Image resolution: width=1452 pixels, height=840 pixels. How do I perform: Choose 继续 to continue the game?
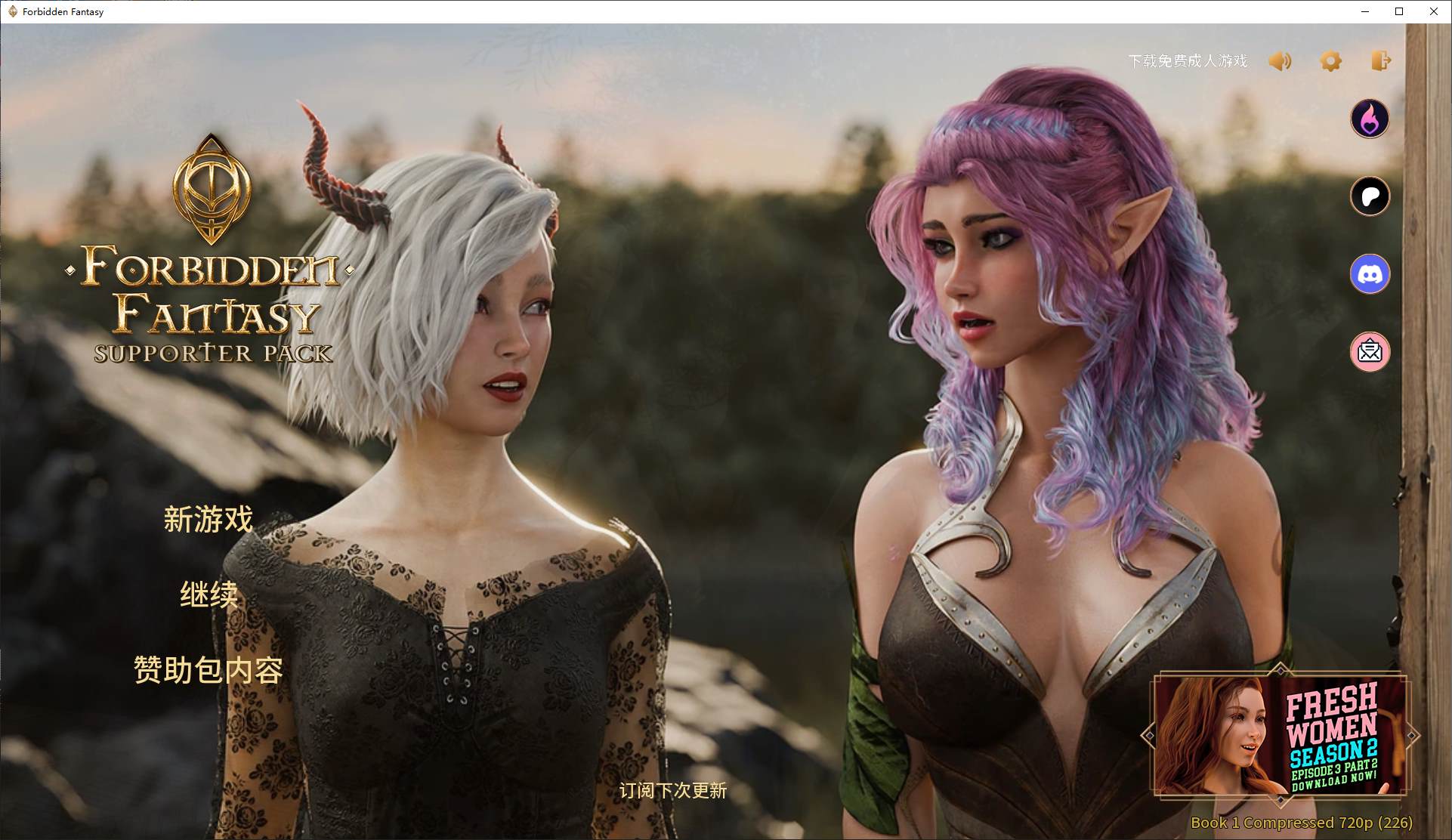209,595
